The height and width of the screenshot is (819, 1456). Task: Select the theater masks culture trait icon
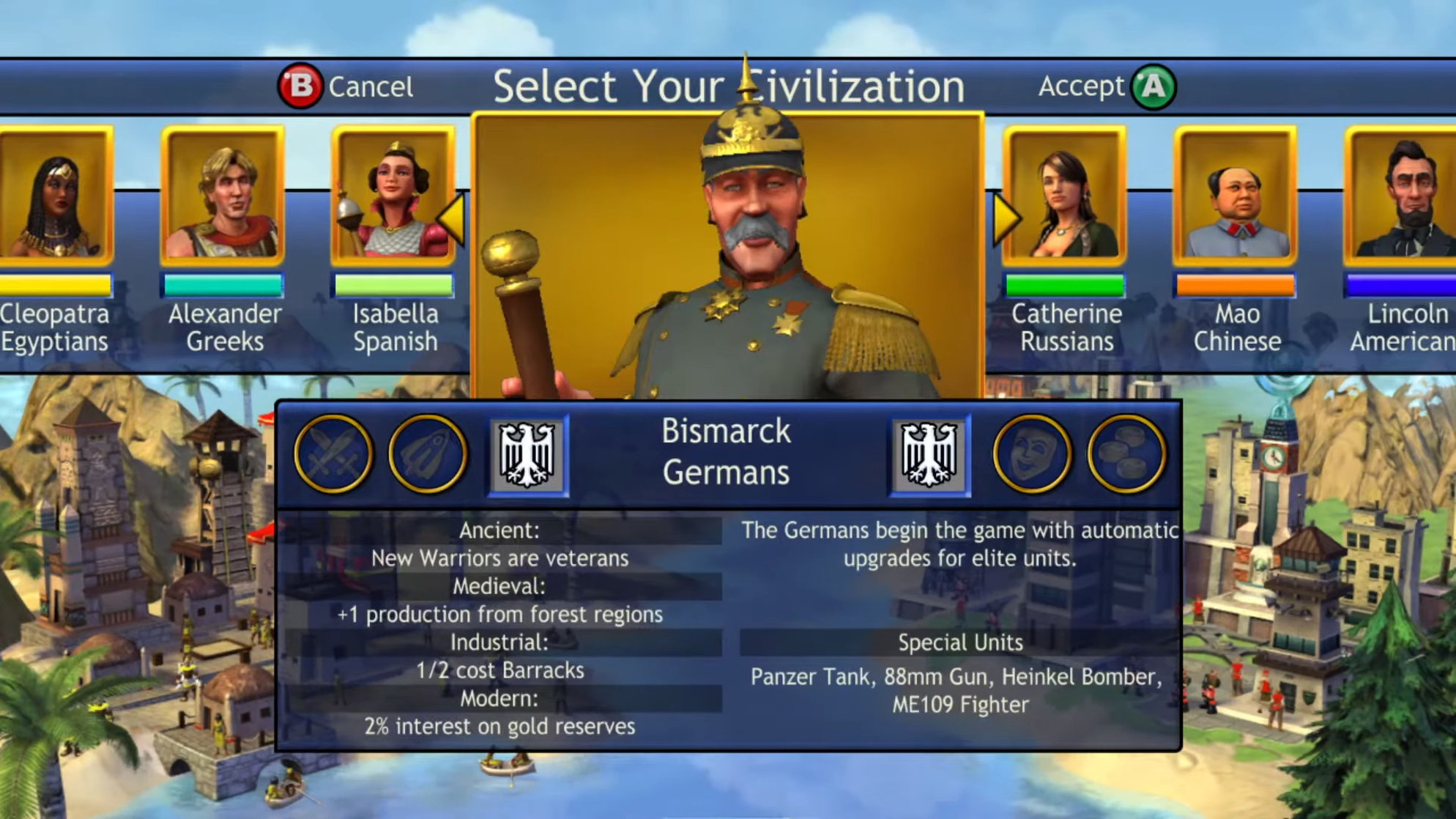1031,454
